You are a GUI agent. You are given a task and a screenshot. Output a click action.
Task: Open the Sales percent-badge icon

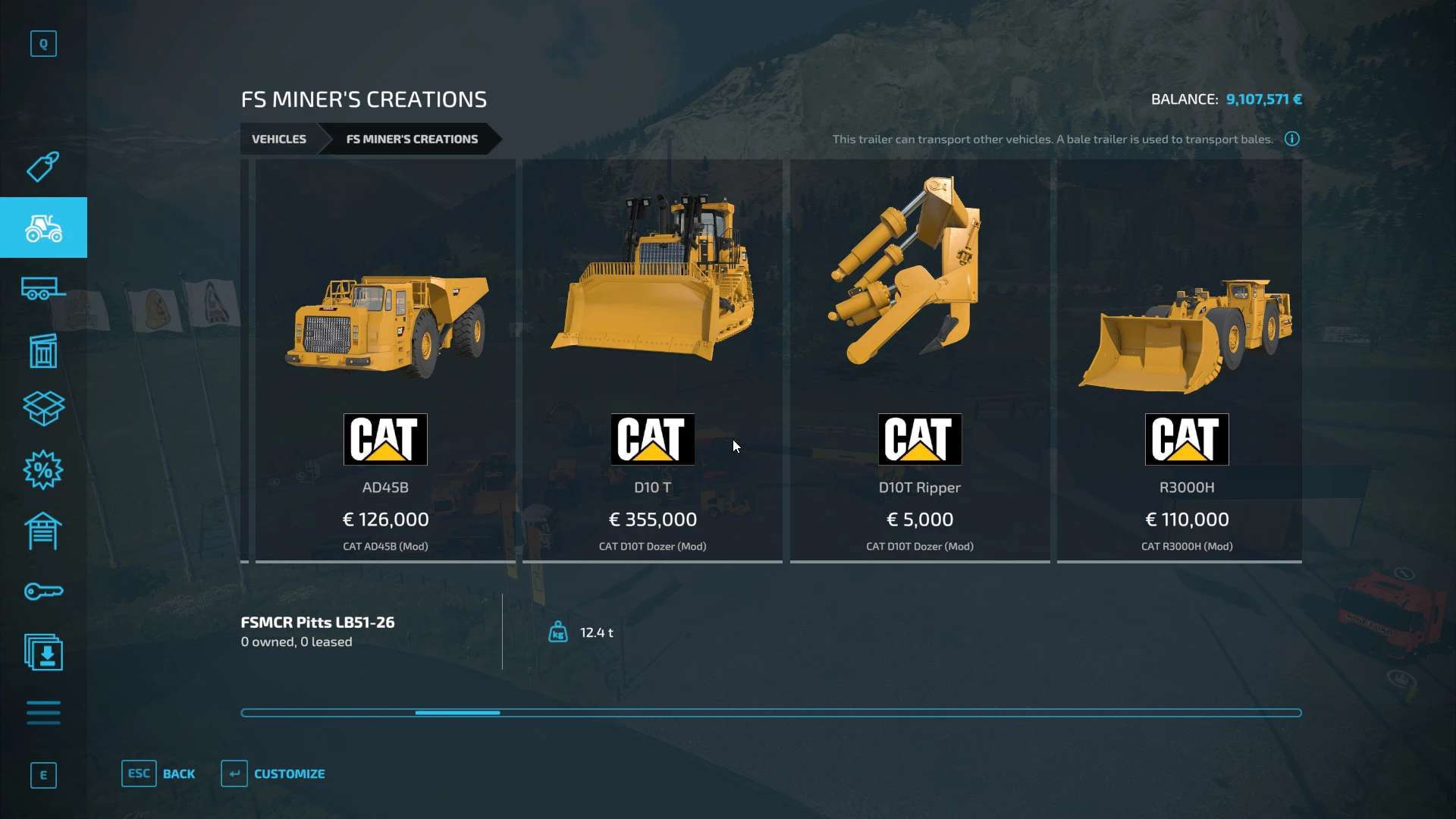pos(43,470)
